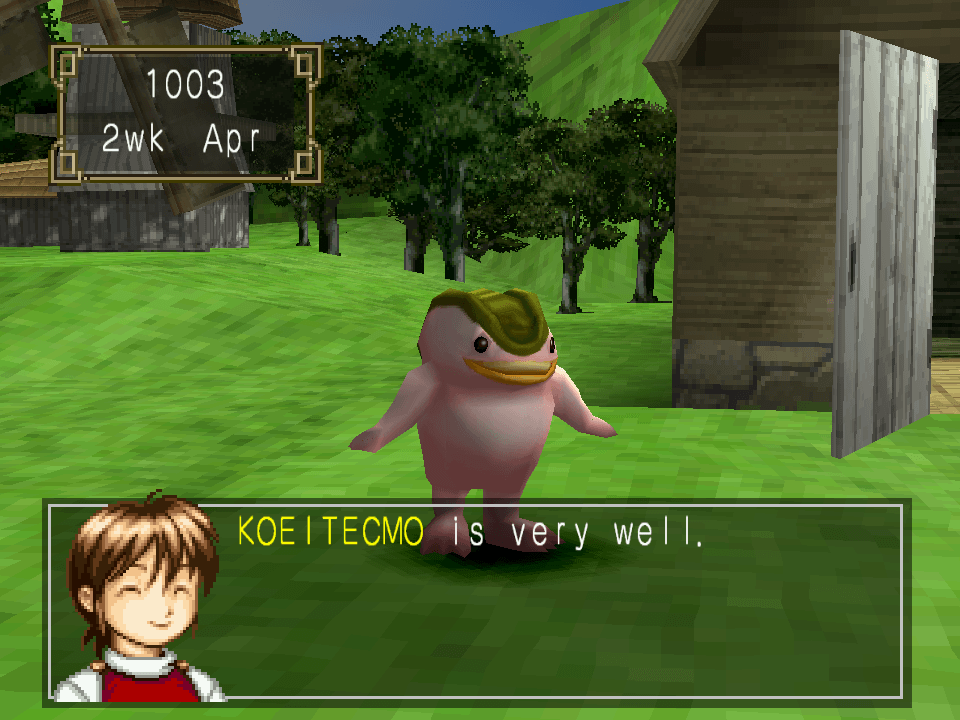Click the smiling assistant portrait in the dialogue
960x720 pixels.
pyautogui.click(x=140, y=598)
